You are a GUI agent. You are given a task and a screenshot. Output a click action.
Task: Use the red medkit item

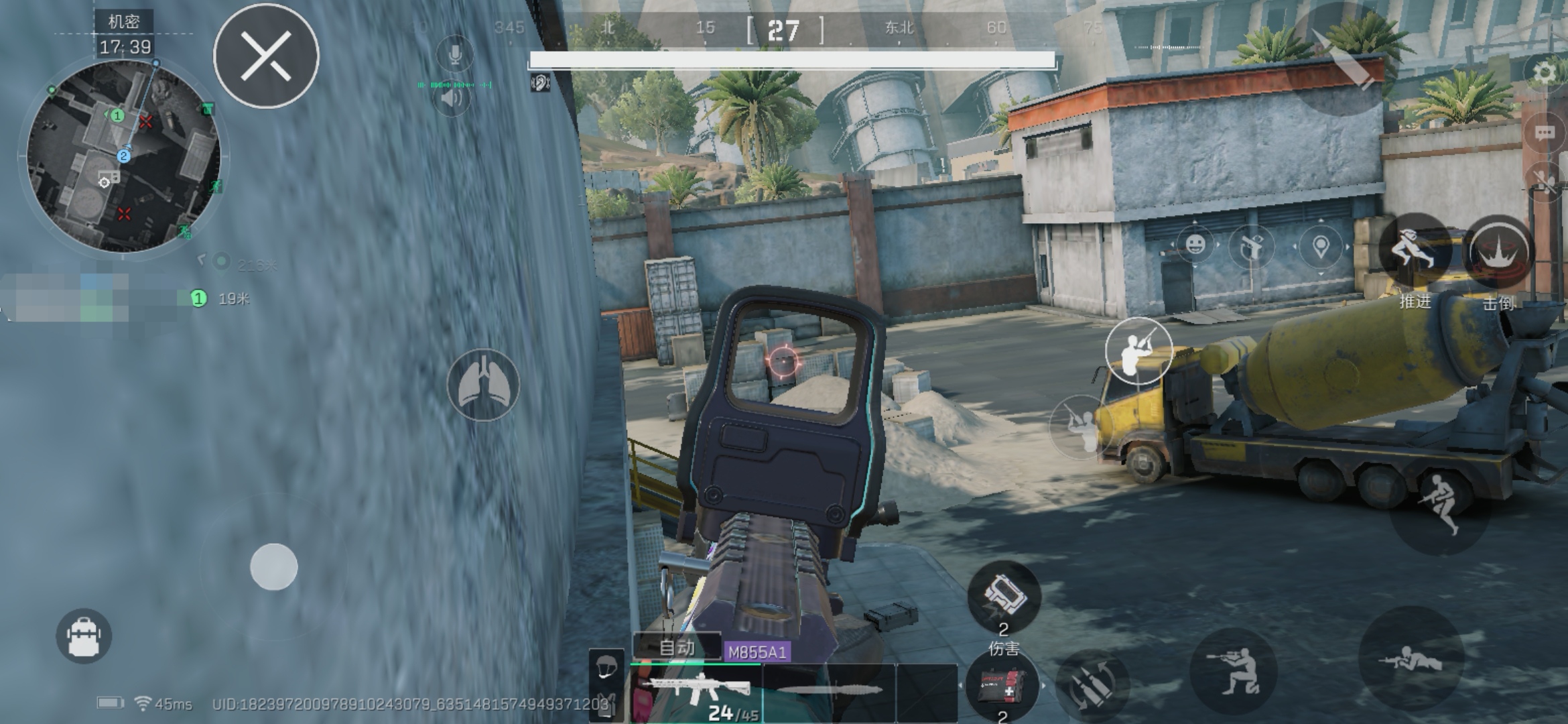click(1001, 685)
